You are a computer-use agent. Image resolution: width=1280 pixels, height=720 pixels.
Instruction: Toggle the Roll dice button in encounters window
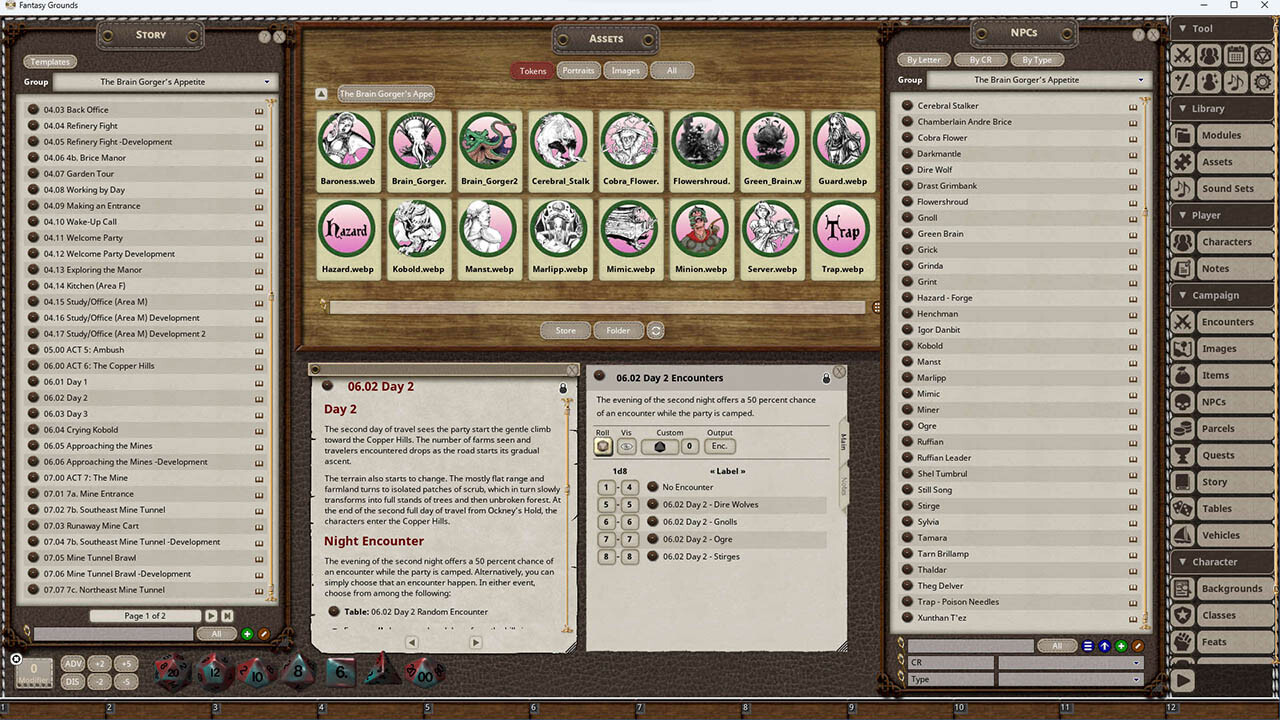point(603,446)
